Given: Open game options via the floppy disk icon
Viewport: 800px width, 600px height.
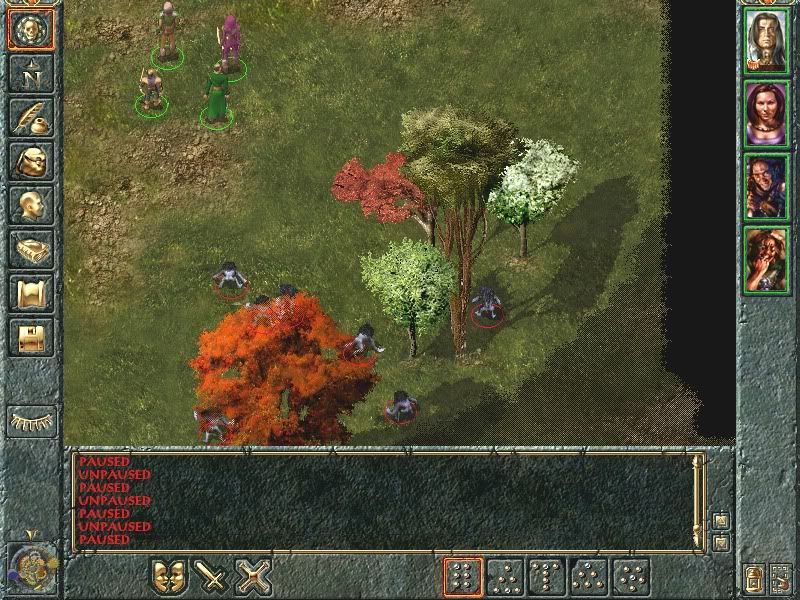Looking at the screenshot, I should point(30,337).
